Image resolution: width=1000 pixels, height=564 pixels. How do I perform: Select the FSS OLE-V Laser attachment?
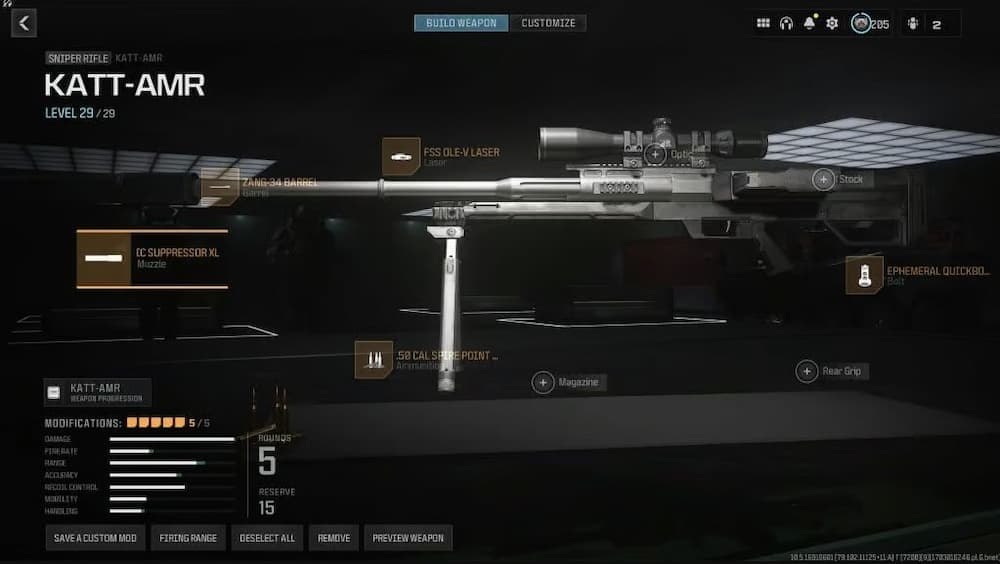pos(401,157)
